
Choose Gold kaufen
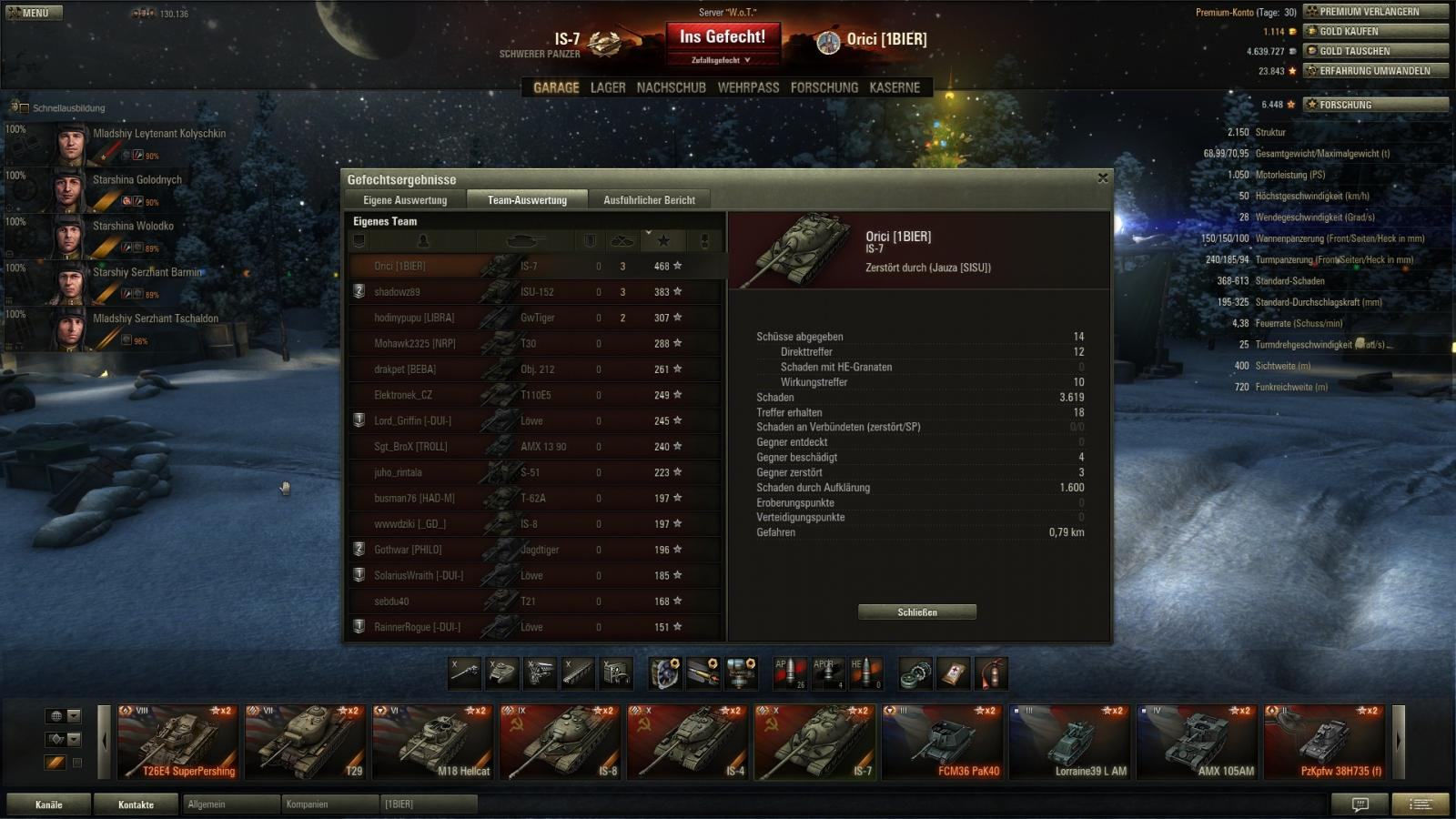(1375, 31)
